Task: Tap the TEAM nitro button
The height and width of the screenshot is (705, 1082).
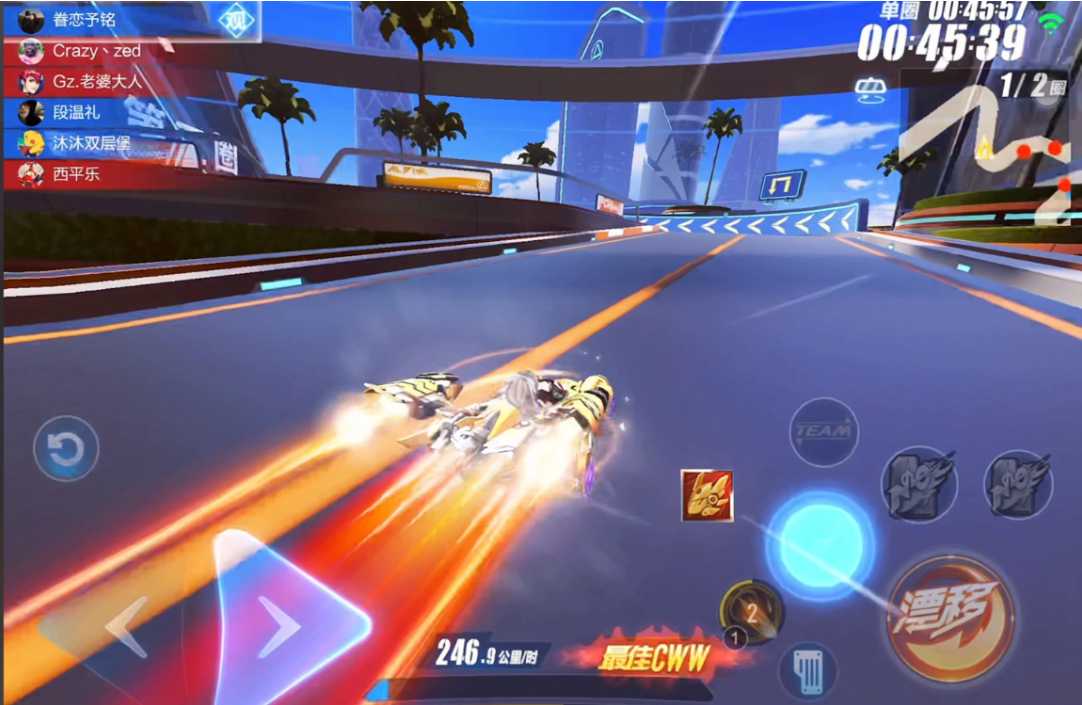Action: click(824, 431)
